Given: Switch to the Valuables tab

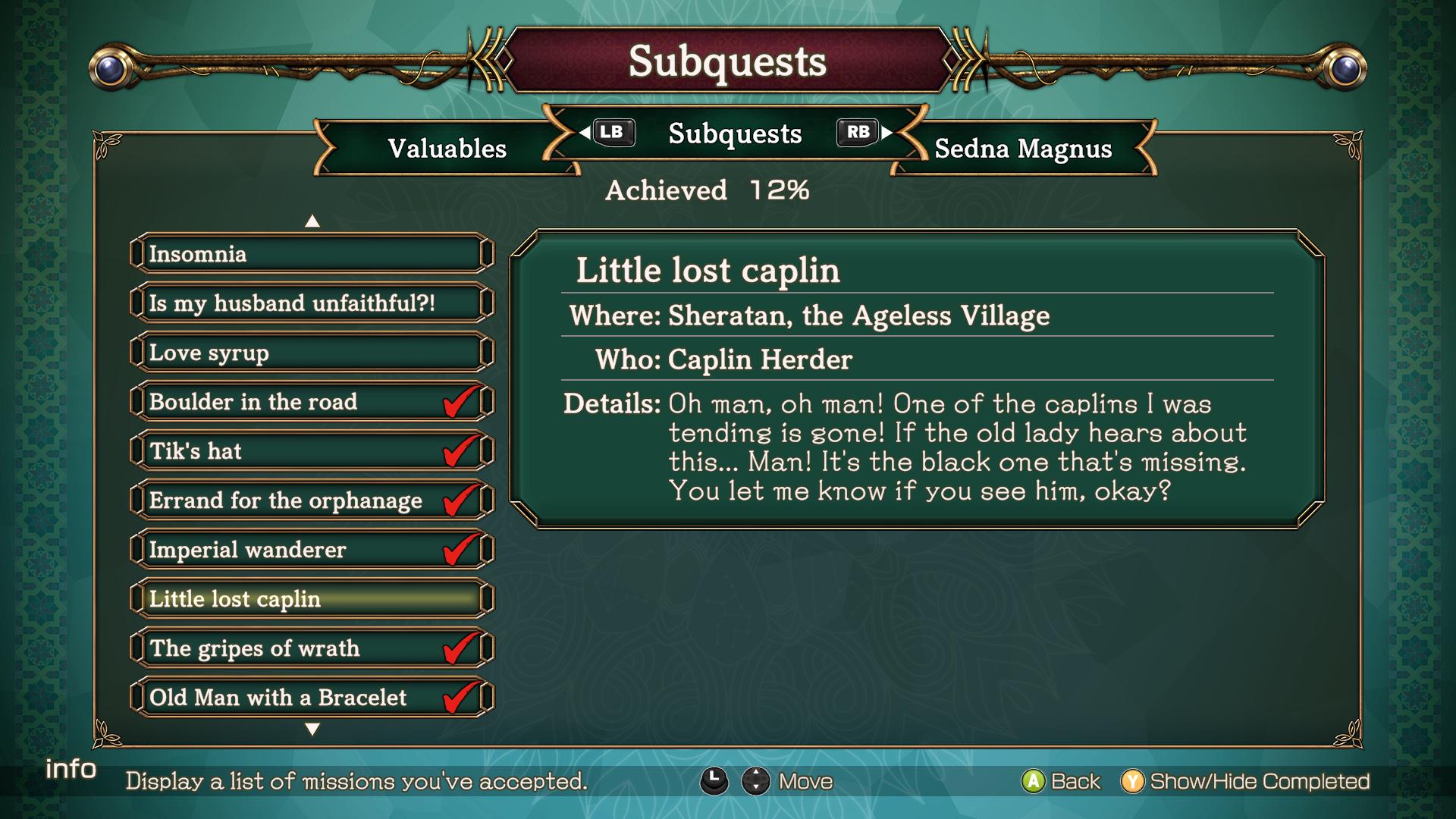Looking at the screenshot, I should [447, 149].
